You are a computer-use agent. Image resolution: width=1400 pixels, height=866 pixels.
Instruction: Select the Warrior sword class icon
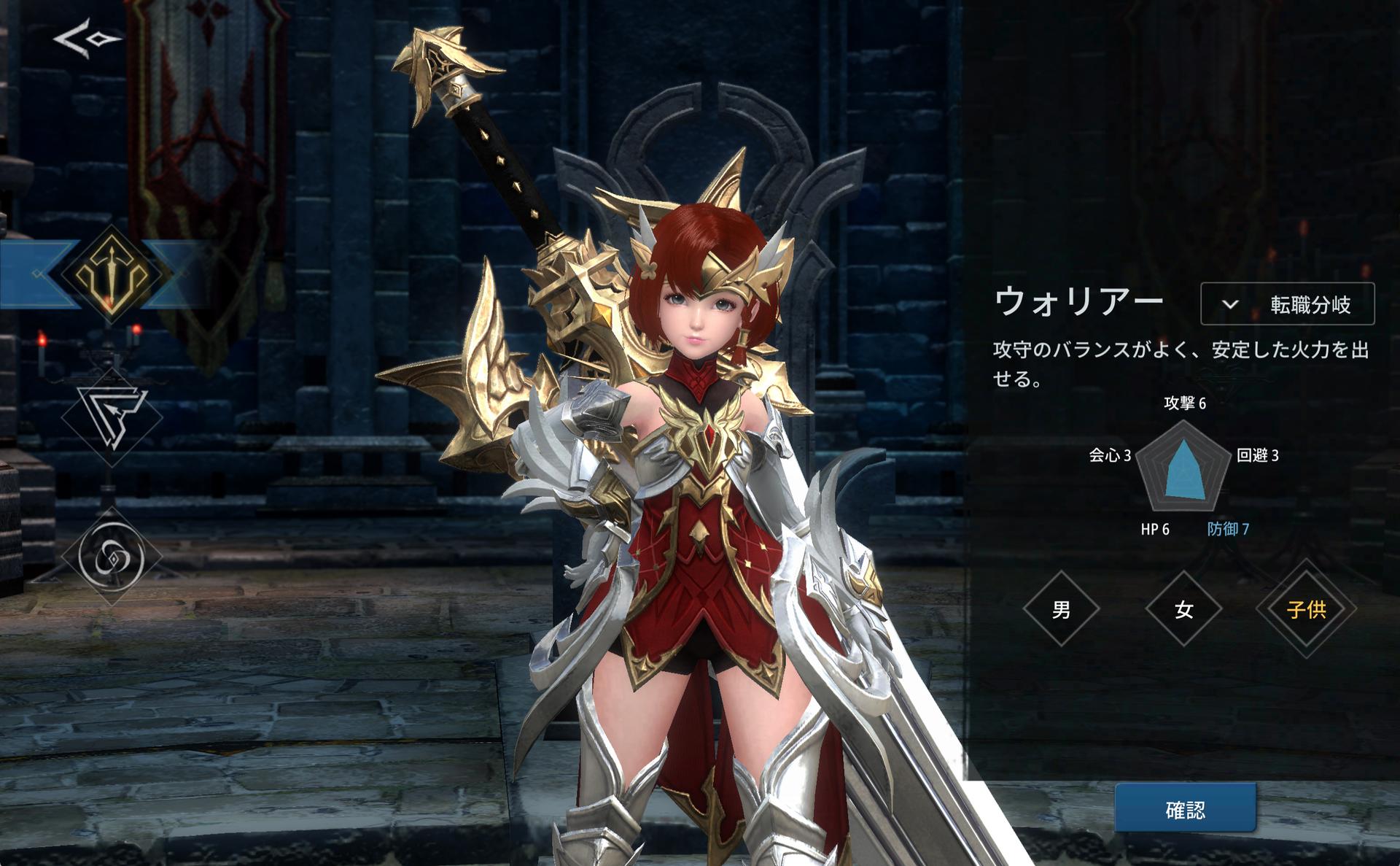(110, 274)
